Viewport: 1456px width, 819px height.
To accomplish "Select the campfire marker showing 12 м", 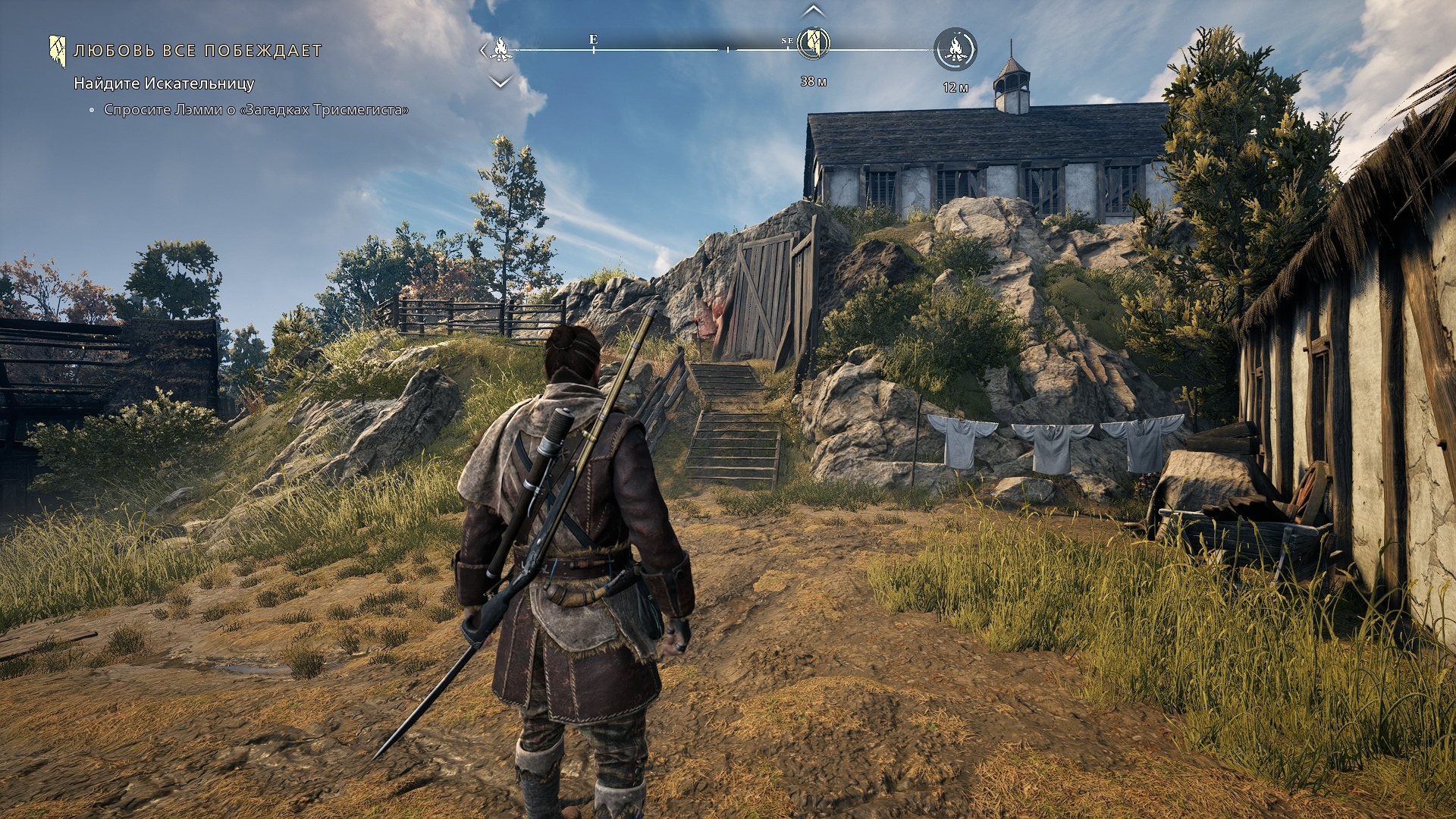I will coord(955,49).
